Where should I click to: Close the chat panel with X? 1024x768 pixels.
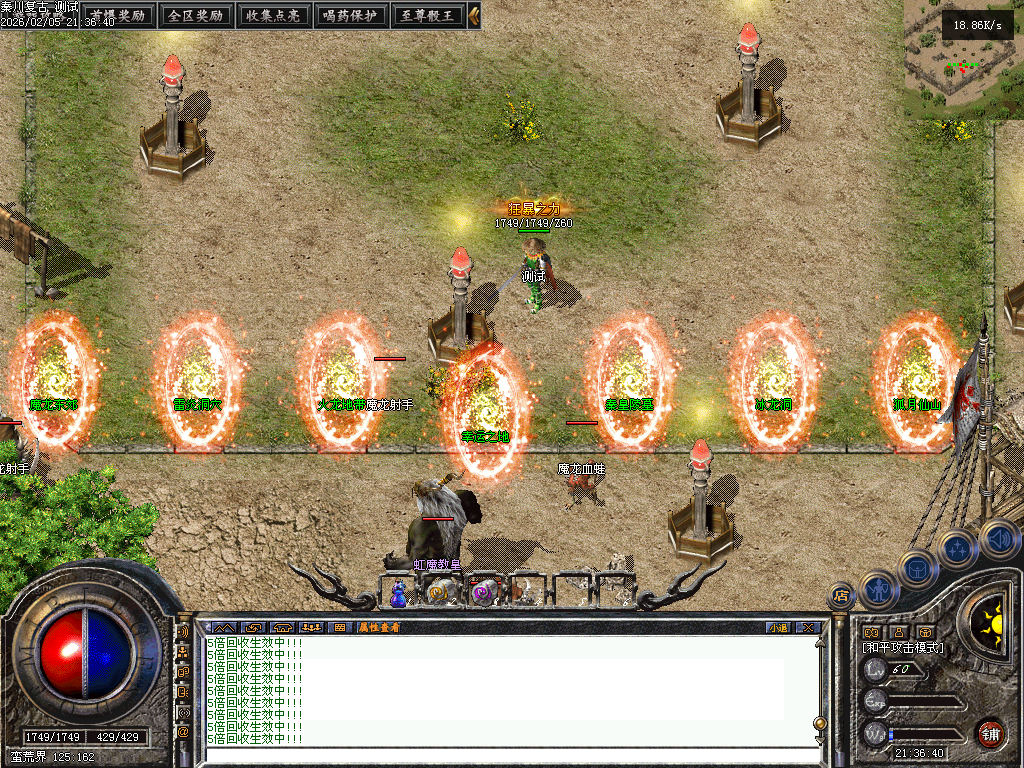click(x=807, y=627)
